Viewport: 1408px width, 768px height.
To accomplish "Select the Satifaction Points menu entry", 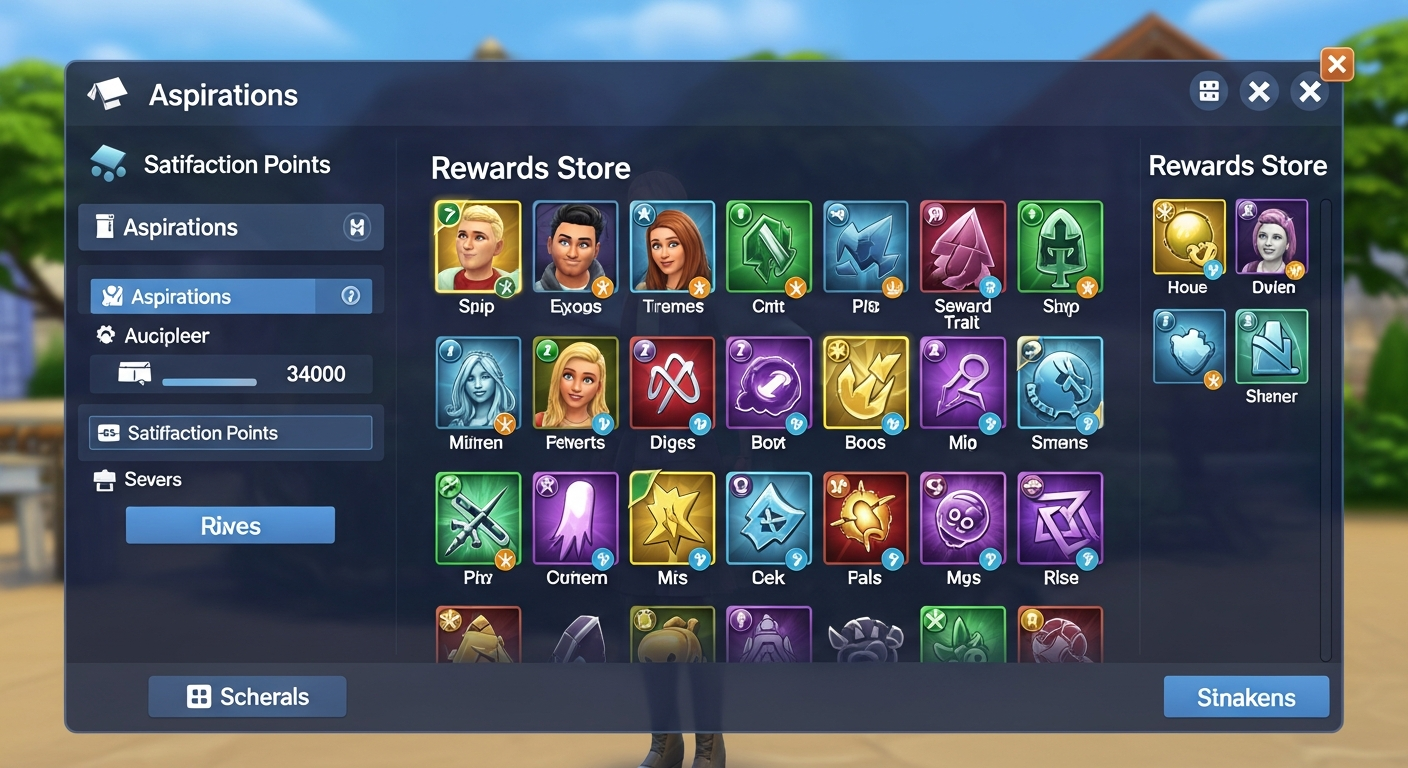I will coord(230,432).
